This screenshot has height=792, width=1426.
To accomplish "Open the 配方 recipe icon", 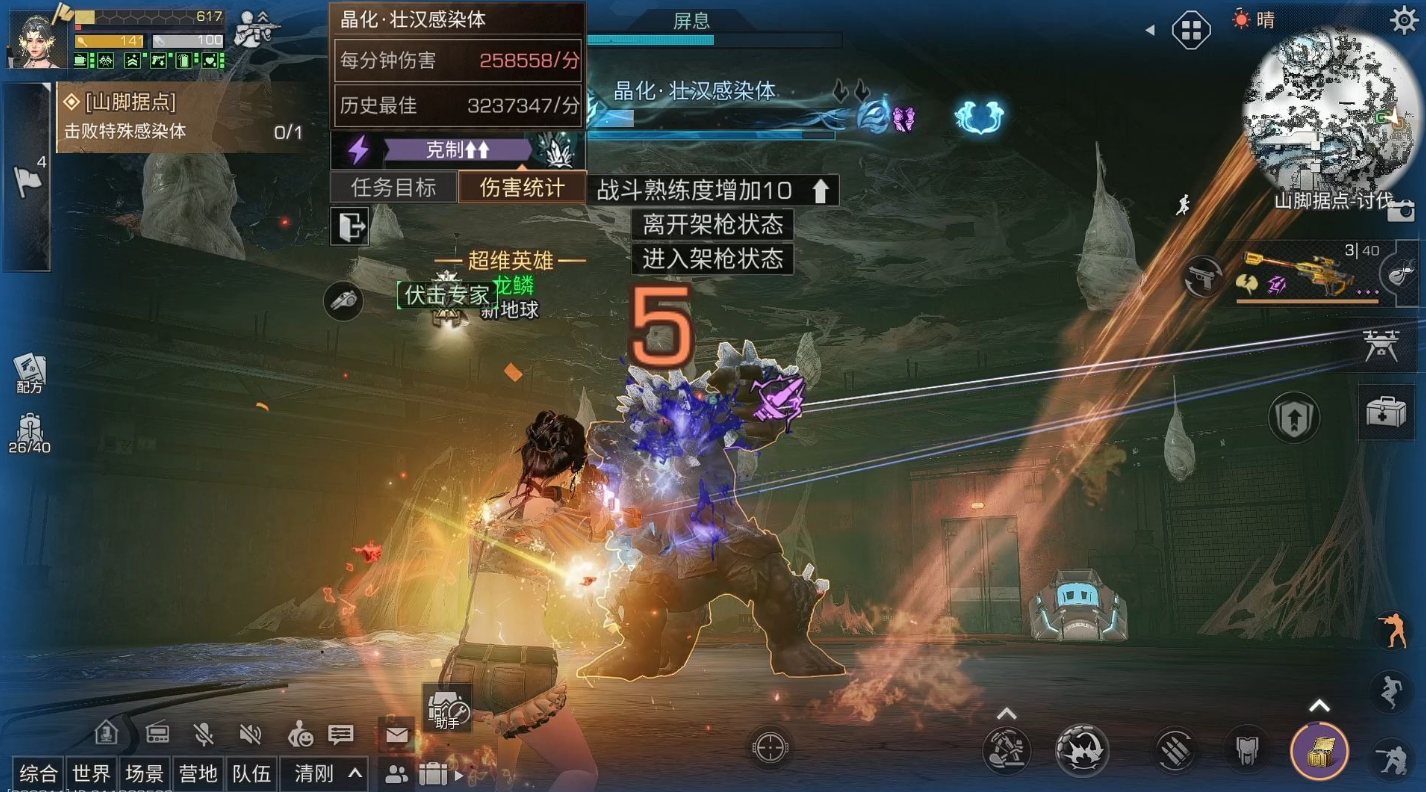I will [x=29, y=372].
